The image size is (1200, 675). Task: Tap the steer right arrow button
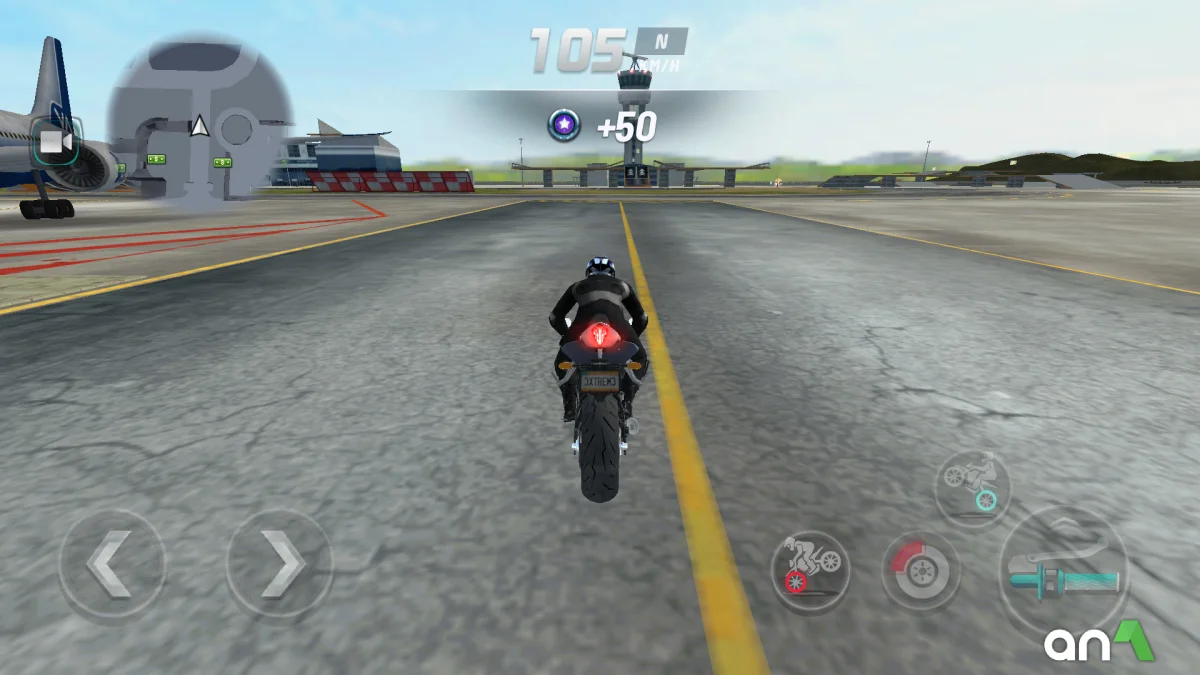(x=279, y=563)
